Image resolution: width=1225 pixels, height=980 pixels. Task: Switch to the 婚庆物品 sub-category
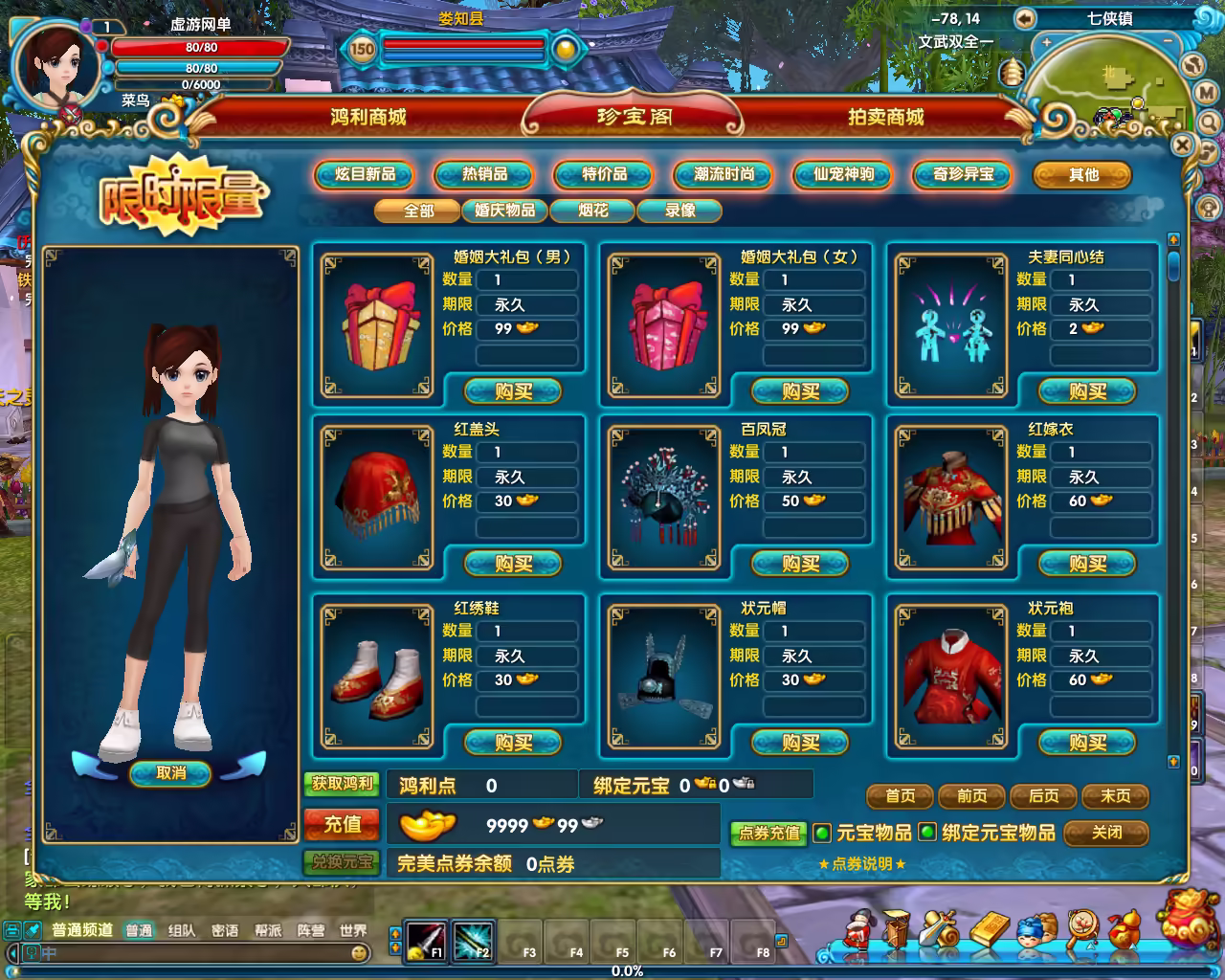(x=505, y=210)
